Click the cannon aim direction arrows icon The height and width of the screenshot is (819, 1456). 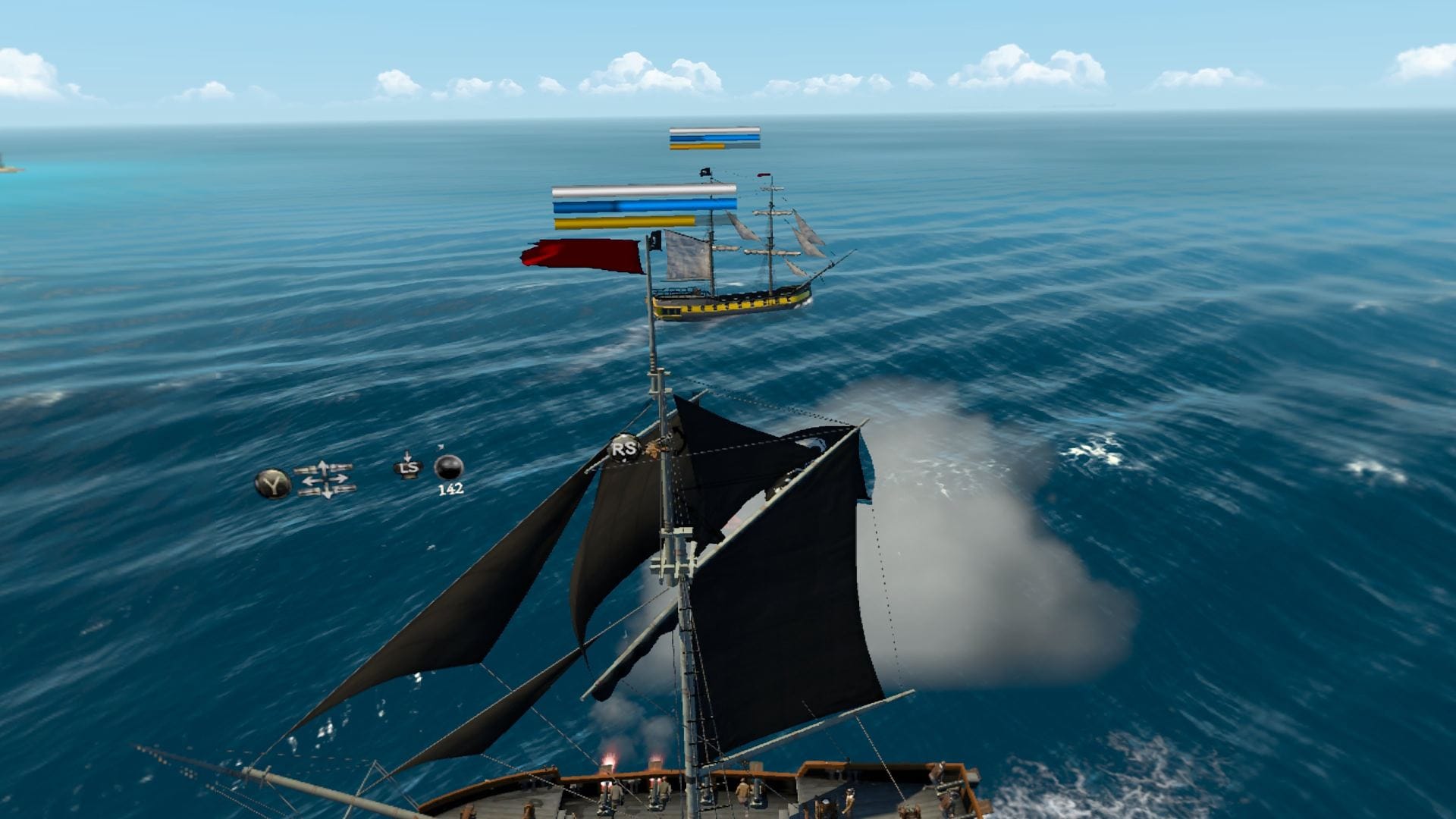click(325, 479)
